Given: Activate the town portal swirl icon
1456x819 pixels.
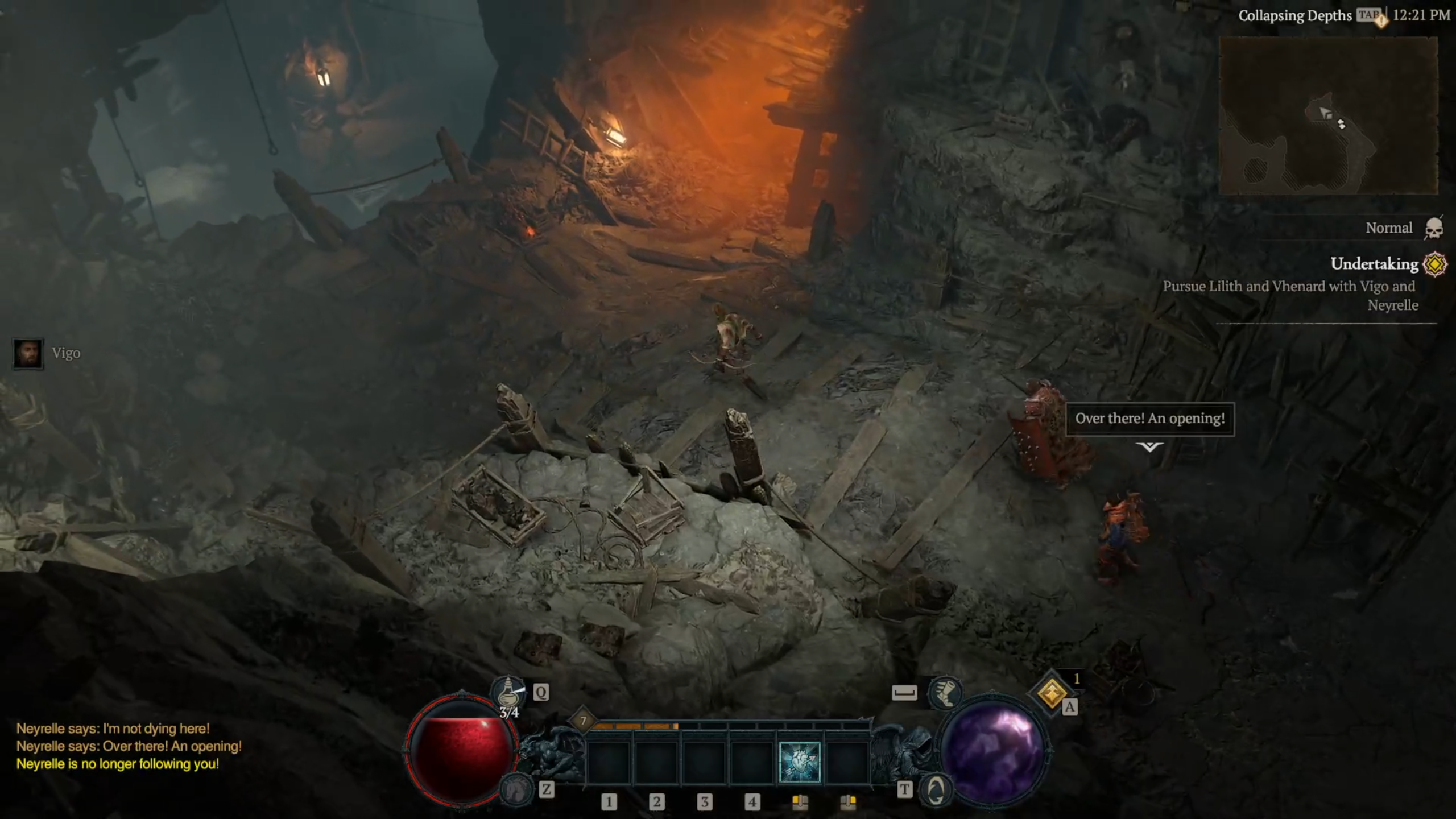Looking at the screenshot, I should click(x=936, y=789).
